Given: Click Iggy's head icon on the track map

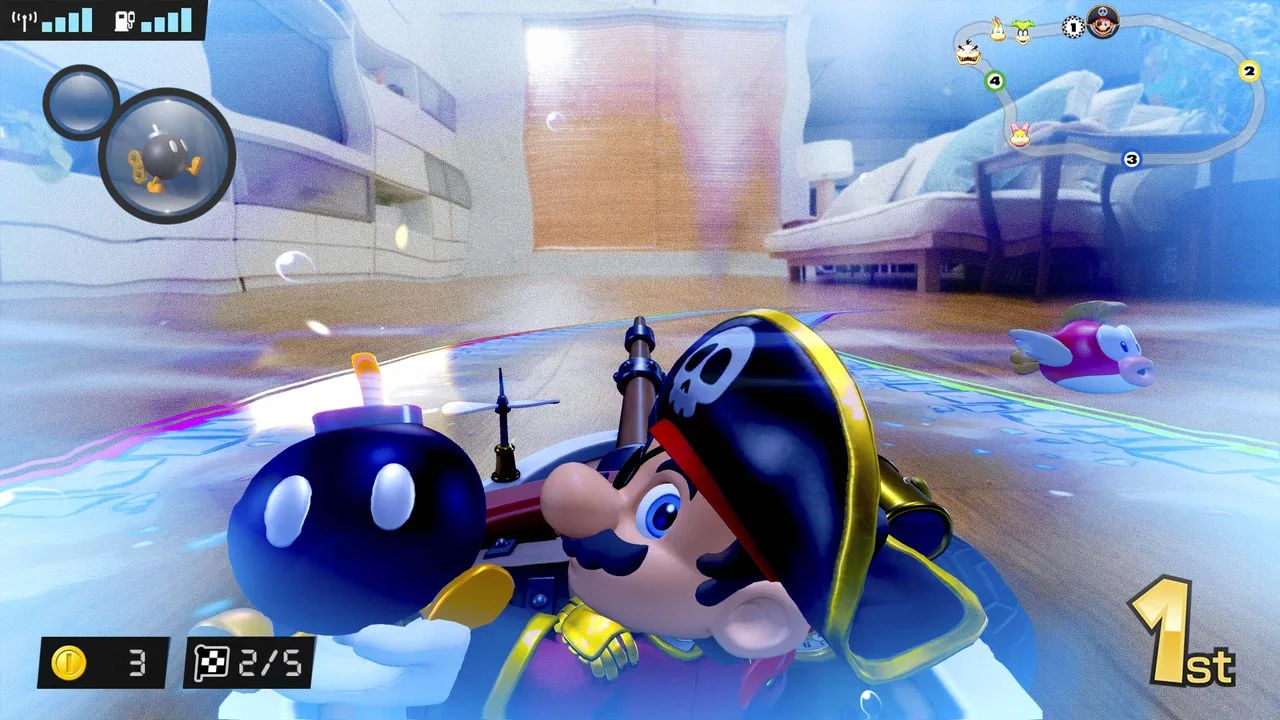Looking at the screenshot, I should tap(1023, 34).
